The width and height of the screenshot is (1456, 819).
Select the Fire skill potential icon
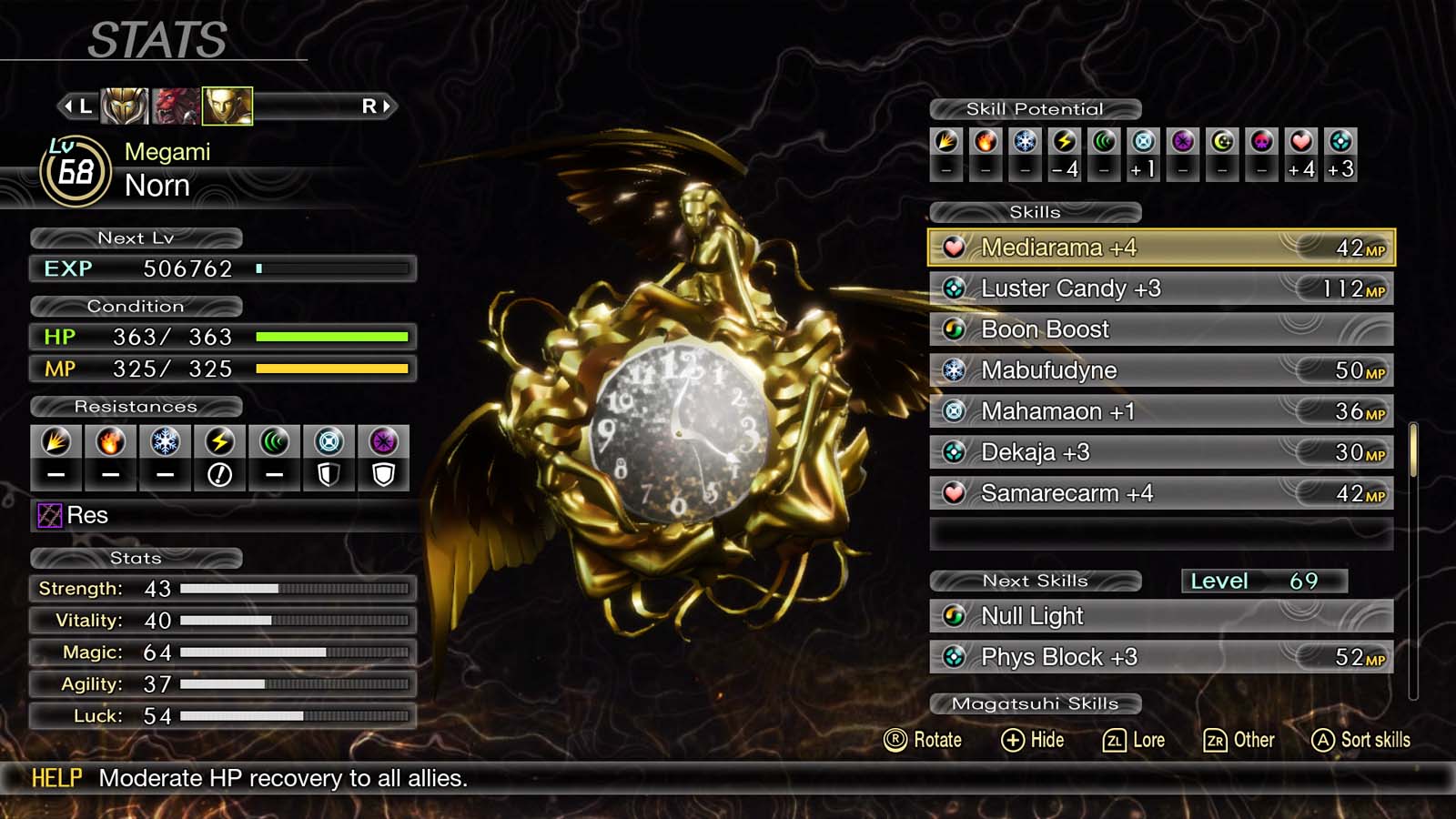986,141
